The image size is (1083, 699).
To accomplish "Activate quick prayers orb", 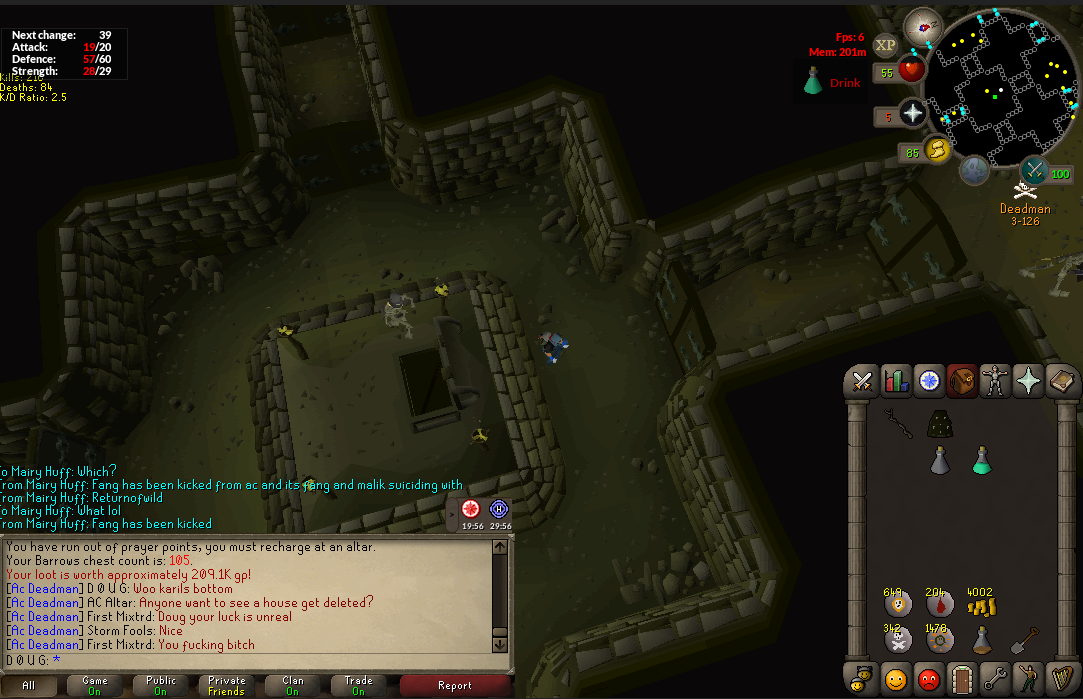I will [x=912, y=113].
